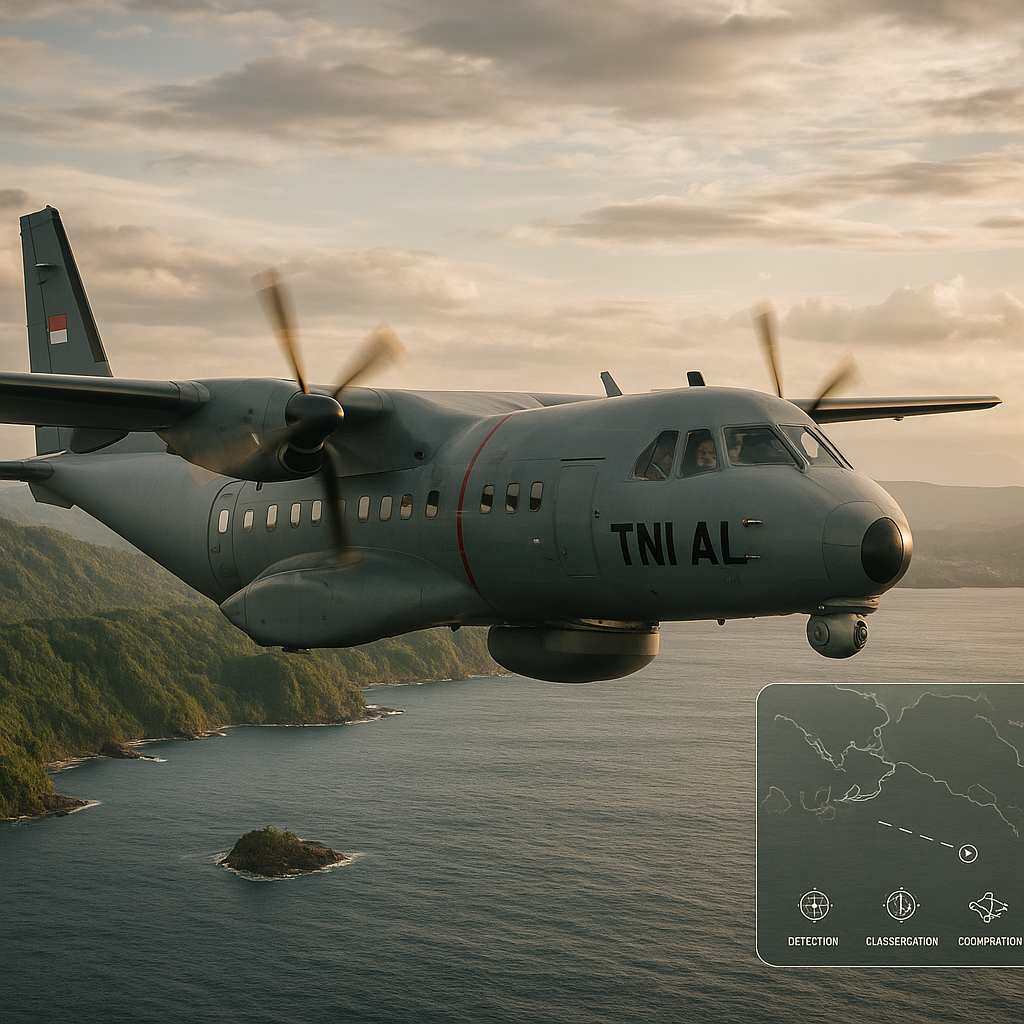Select the Detection crosshair icon
Screen dimensions: 1024x1024
pyautogui.click(x=814, y=905)
